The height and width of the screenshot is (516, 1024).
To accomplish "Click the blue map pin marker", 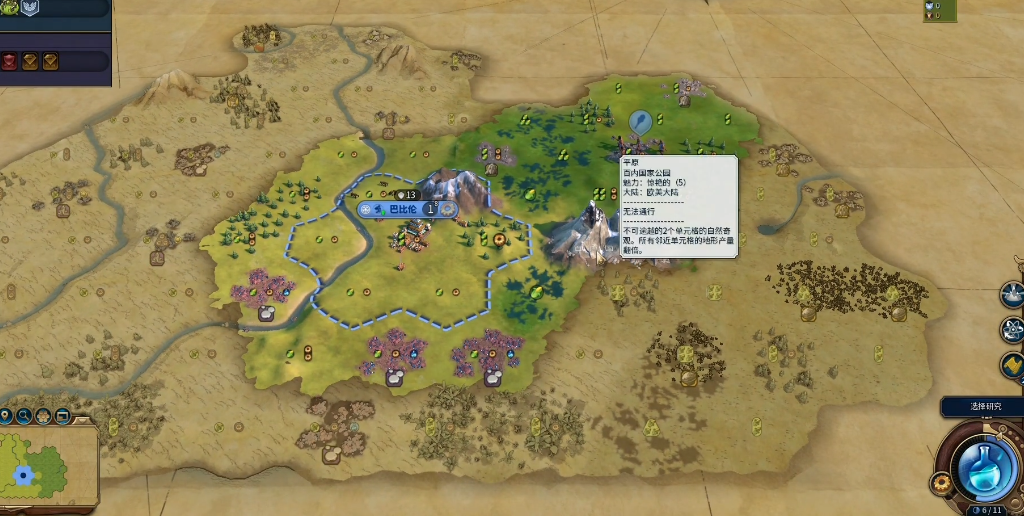I will click(x=639, y=123).
